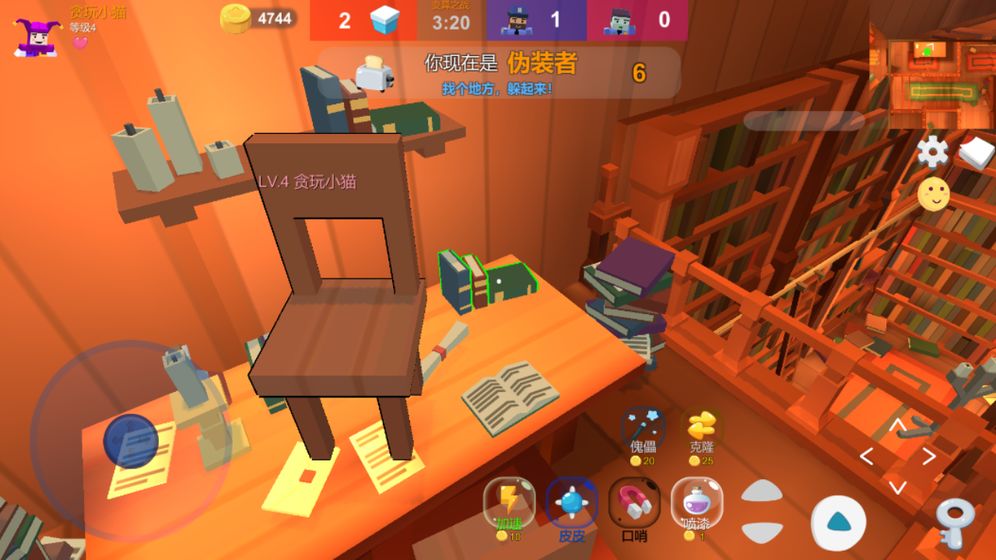Use the 皮皮 blue orb skill
Screen dimensions: 996x560
pyautogui.click(x=571, y=502)
